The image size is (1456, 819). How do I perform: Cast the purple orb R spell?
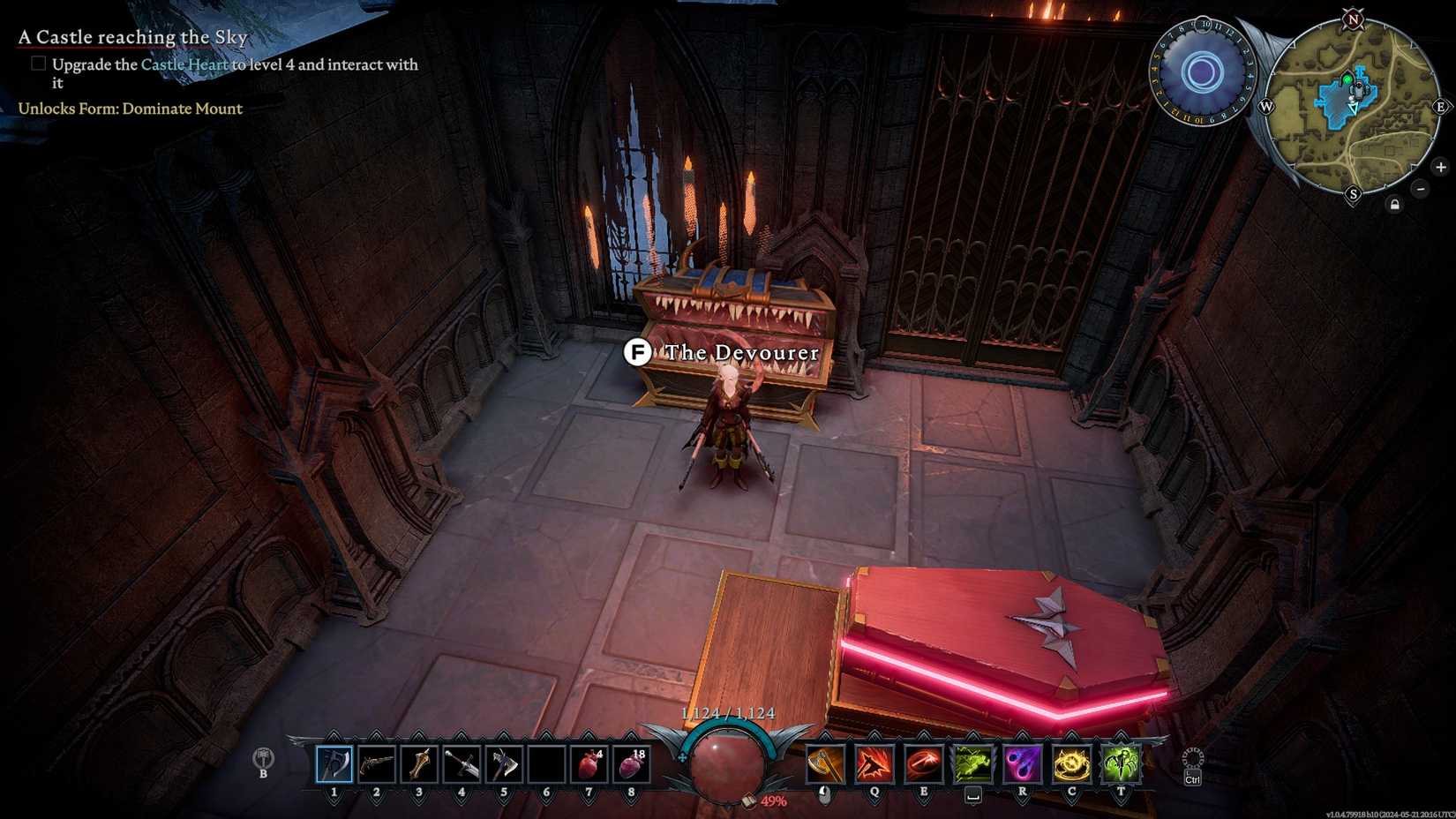pyautogui.click(x=1023, y=763)
